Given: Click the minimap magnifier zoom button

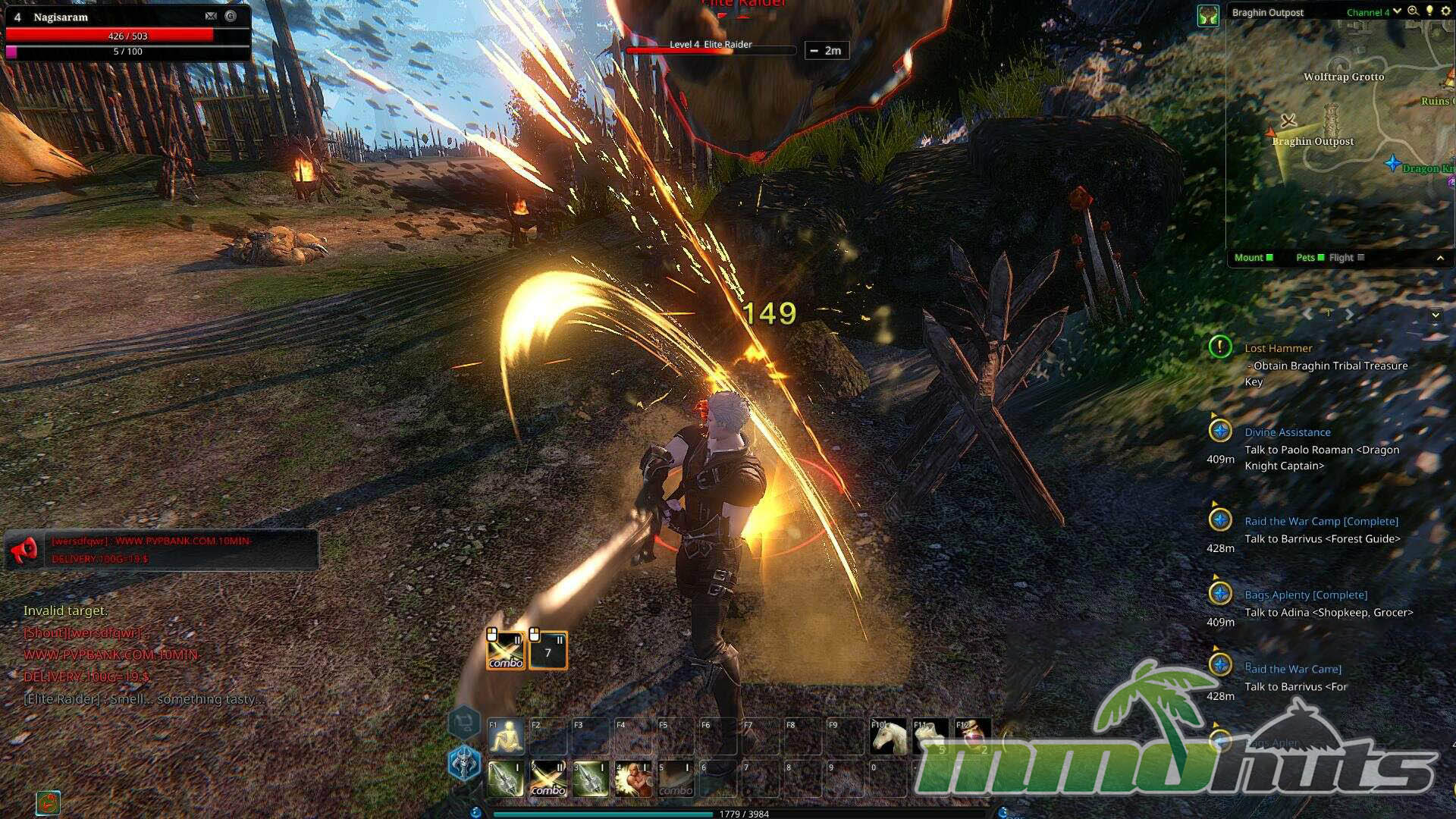Looking at the screenshot, I should coord(1413,11).
